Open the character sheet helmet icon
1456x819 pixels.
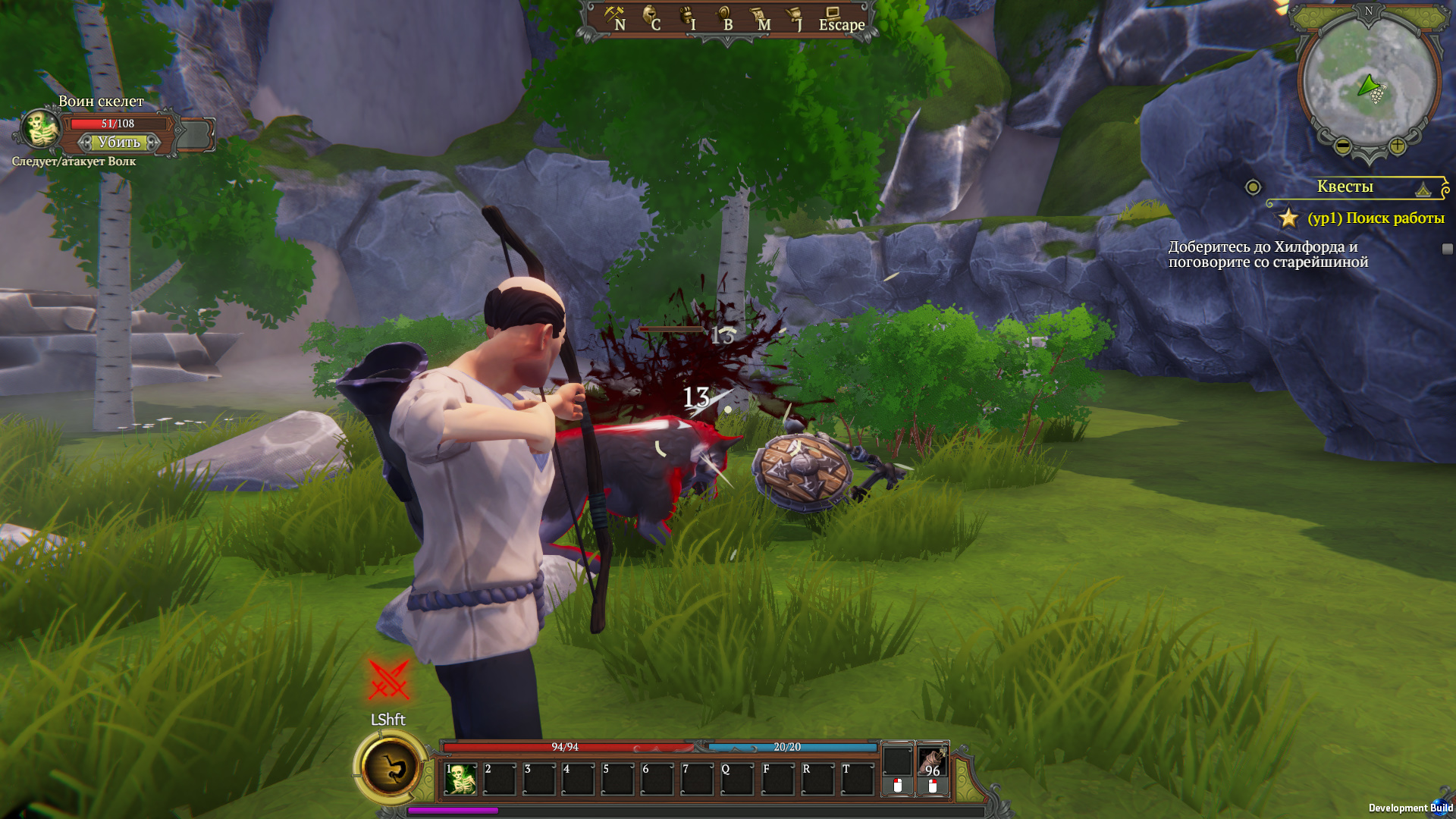pyautogui.click(x=651, y=18)
